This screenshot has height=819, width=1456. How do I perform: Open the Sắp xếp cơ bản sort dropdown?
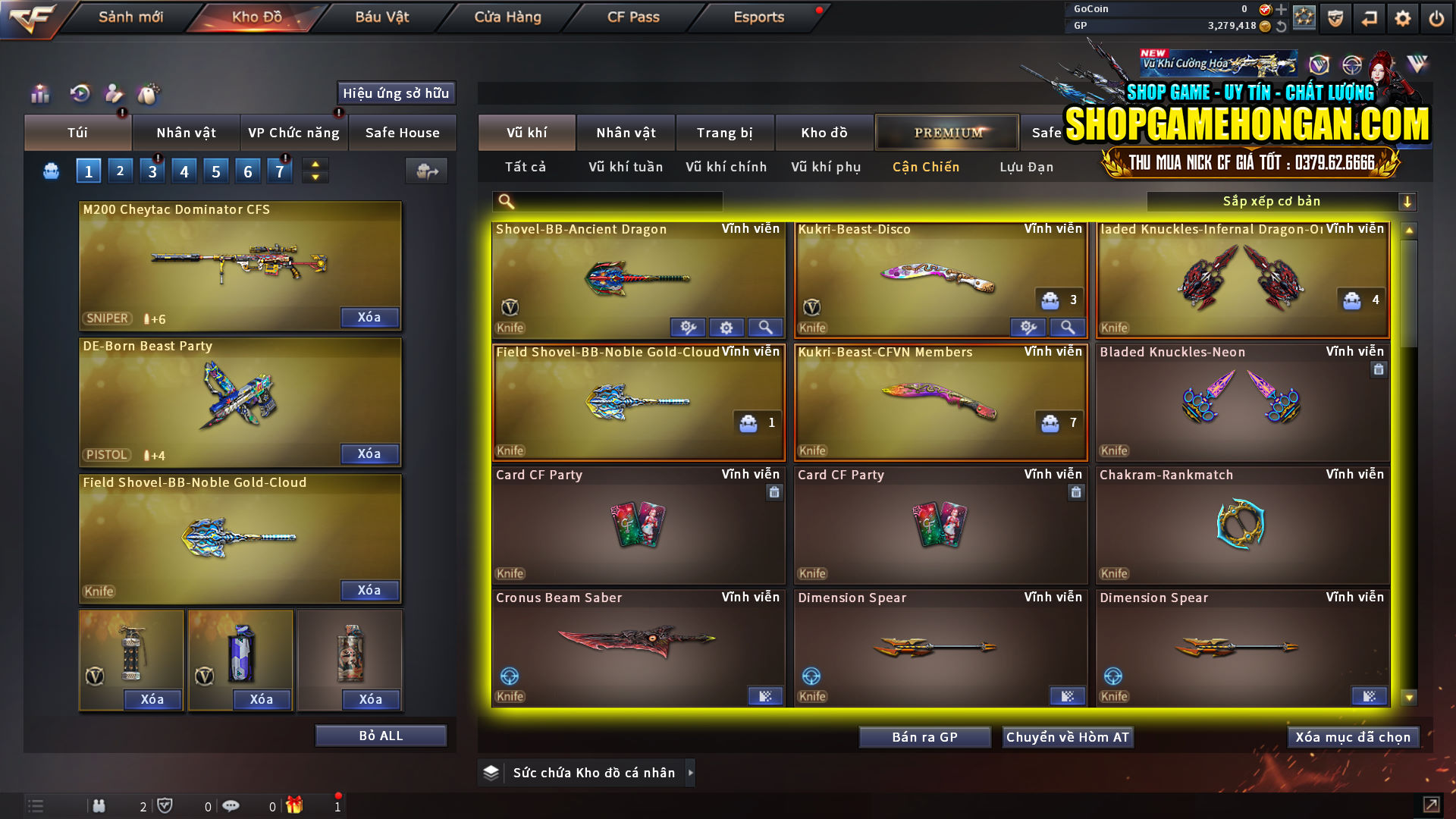coord(1274,201)
